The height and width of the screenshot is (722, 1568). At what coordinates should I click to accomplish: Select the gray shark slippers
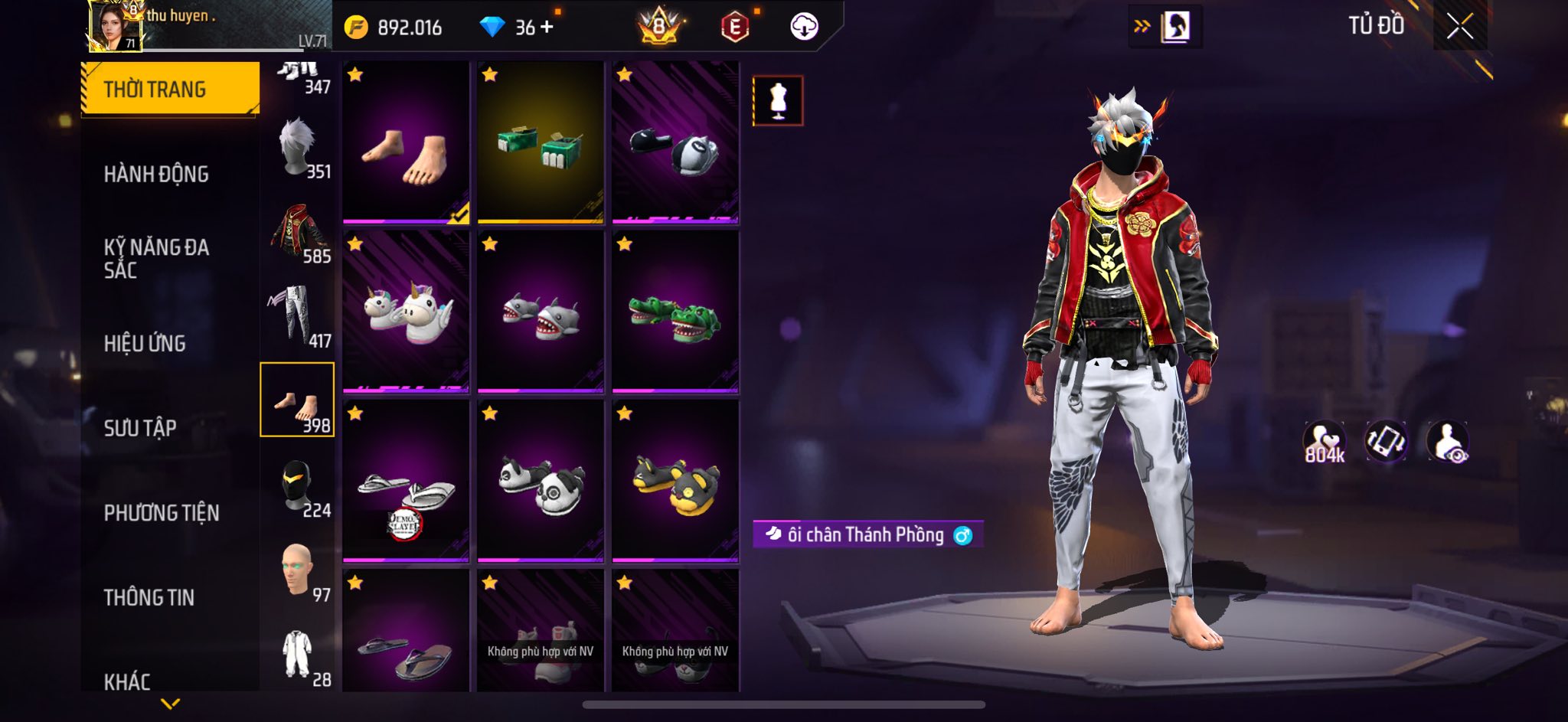coord(541,312)
